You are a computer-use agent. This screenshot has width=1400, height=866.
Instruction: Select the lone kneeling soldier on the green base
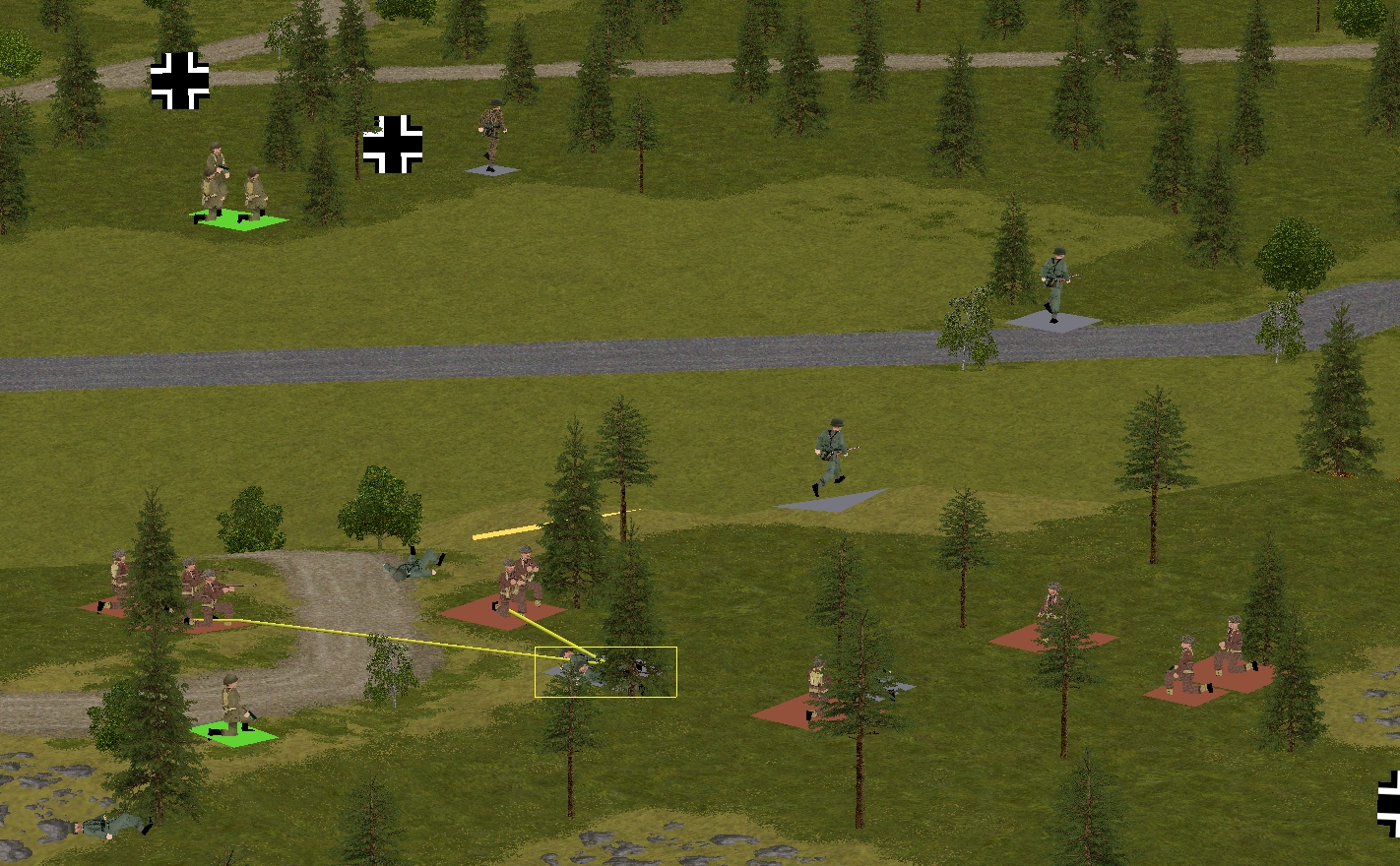233,707
